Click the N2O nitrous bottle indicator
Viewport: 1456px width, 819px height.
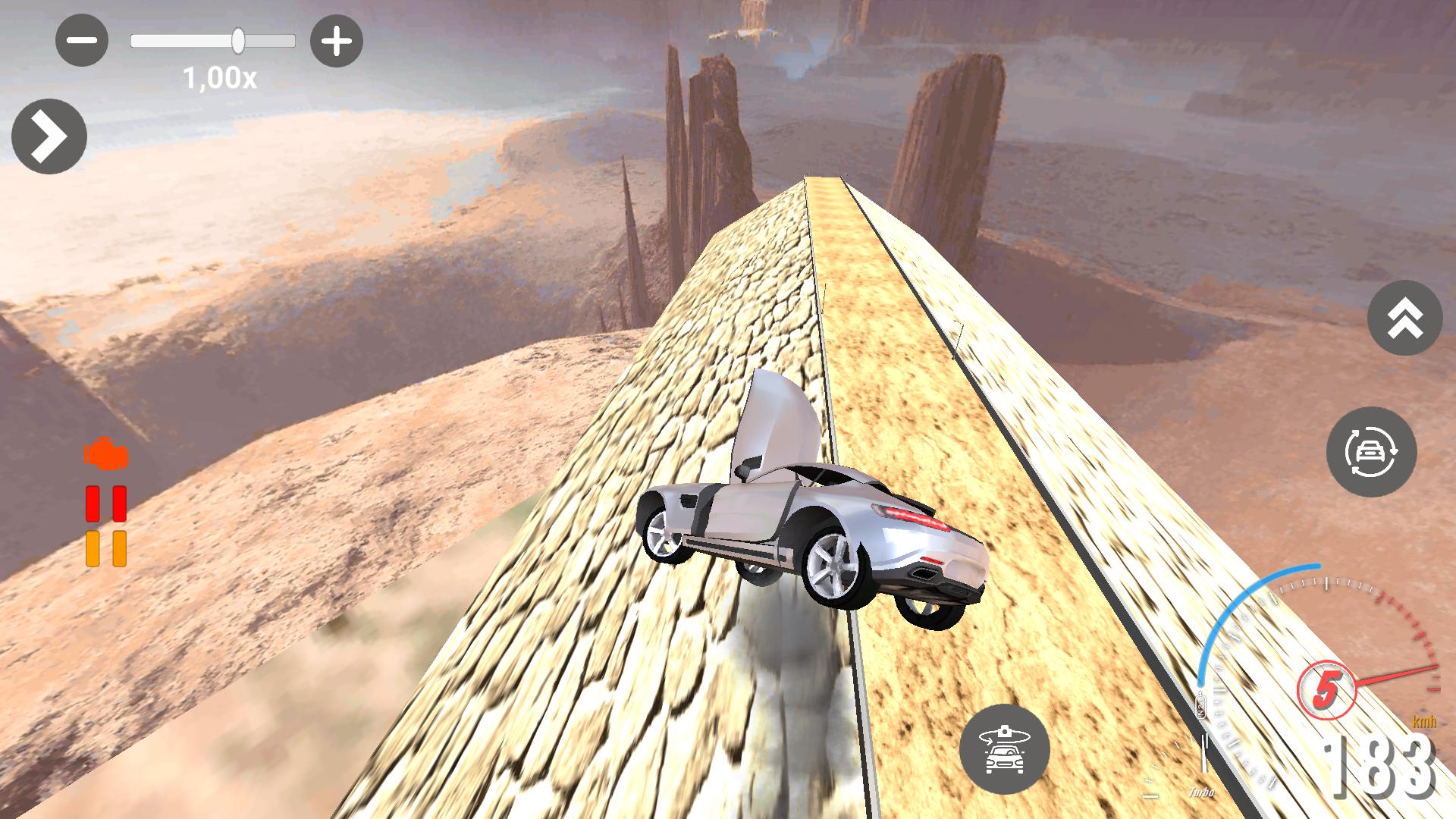click(x=1202, y=703)
